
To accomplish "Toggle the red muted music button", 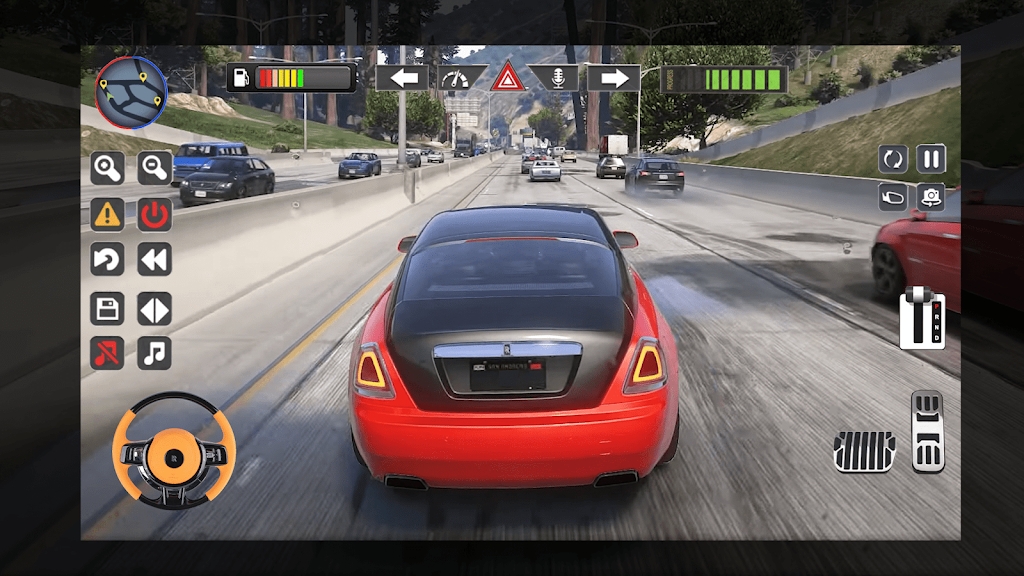I will (107, 352).
